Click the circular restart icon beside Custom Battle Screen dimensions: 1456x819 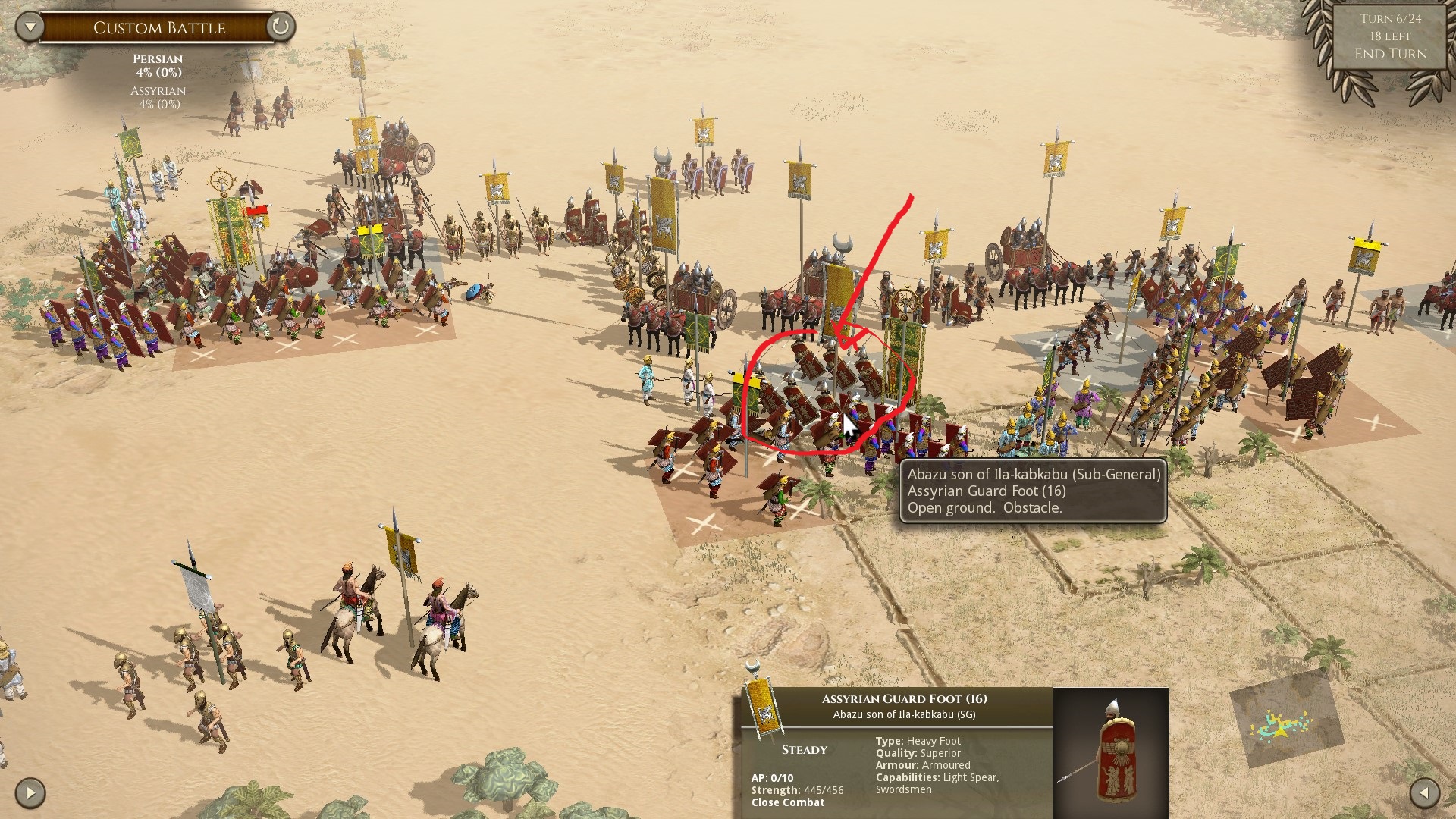click(x=281, y=27)
